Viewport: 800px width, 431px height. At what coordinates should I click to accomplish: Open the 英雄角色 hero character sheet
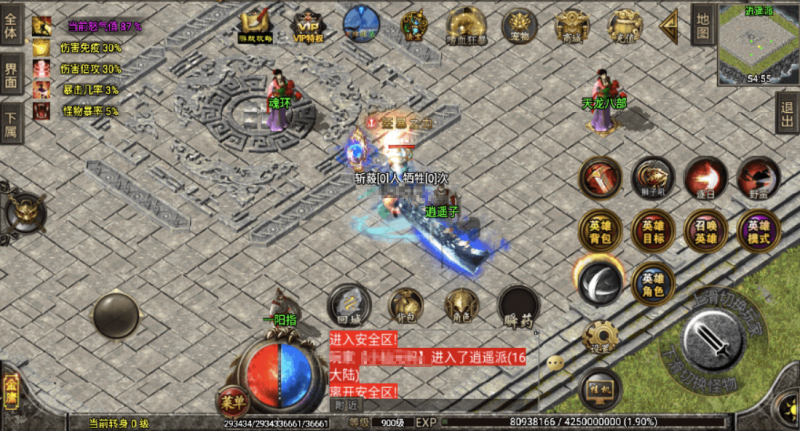point(653,284)
